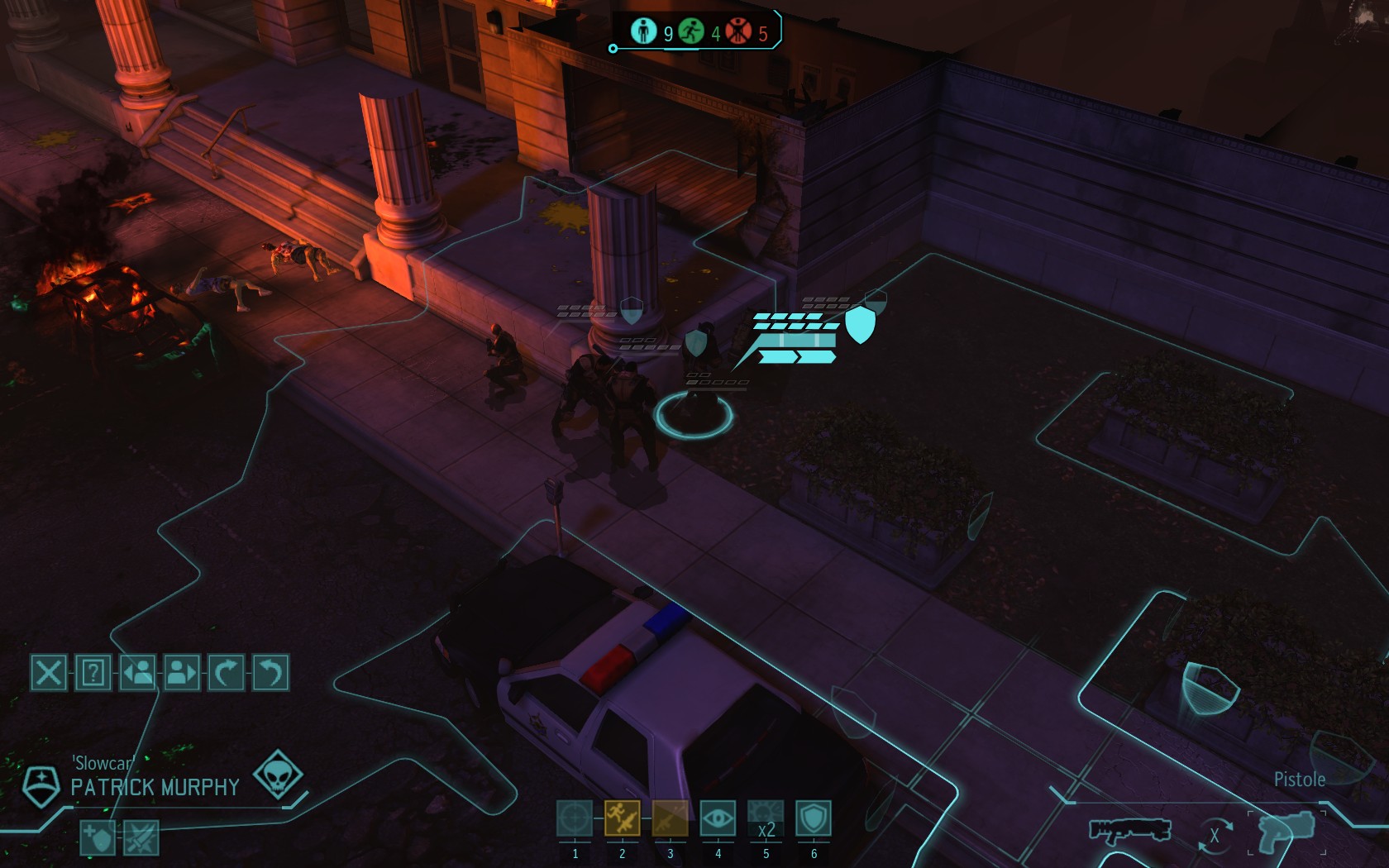The image size is (1389, 868).
Task: Click Patrick Murphy's rank badge
Action: pyautogui.click(x=41, y=785)
